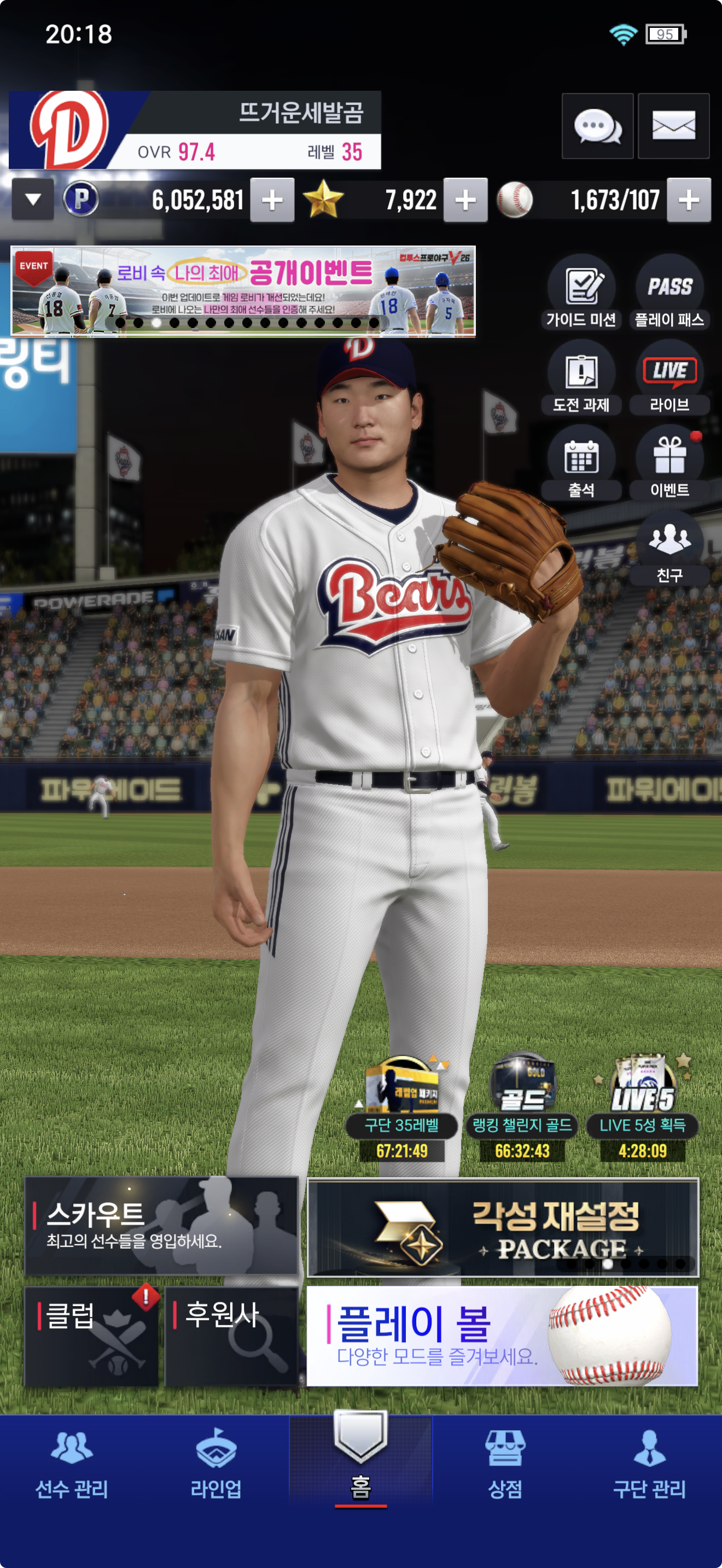Open the mailbox envelope icon
Screen dimensions: 722x1568
(x=673, y=126)
